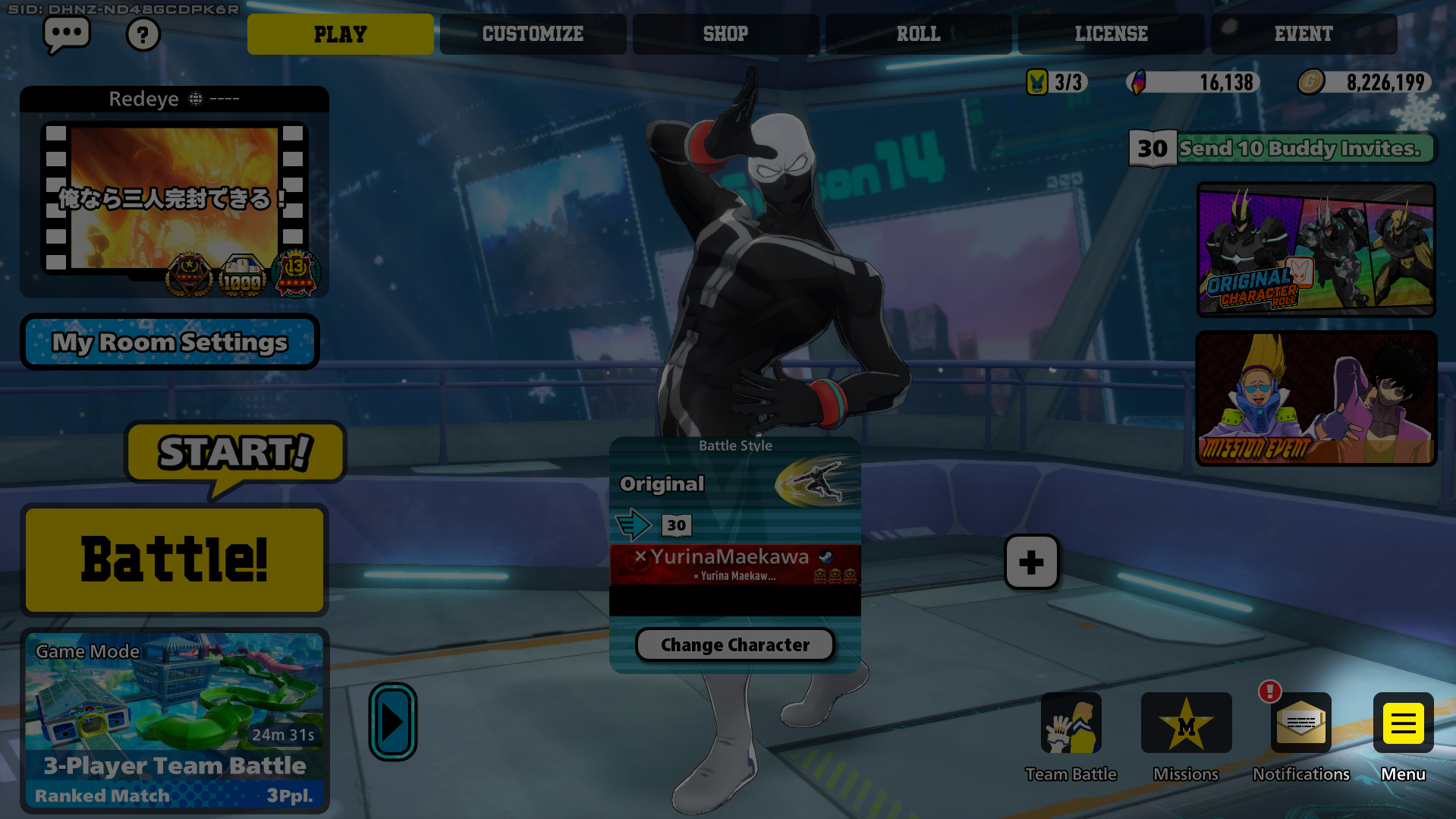1456x819 pixels.
Task: Open the CUSTOMIZE tab
Action: (x=533, y=34)
